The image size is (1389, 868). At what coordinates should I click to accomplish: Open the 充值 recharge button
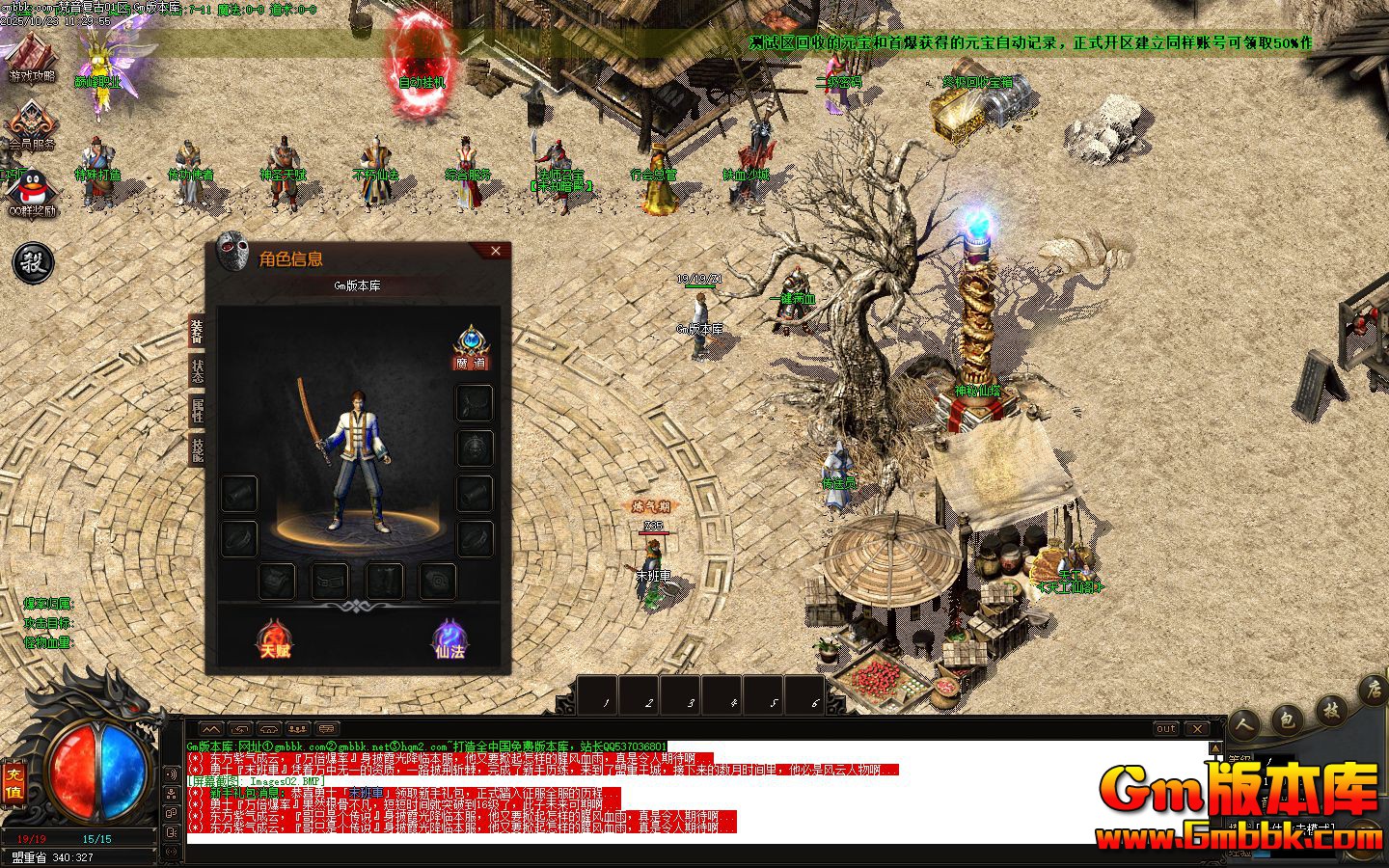(14, 783)
